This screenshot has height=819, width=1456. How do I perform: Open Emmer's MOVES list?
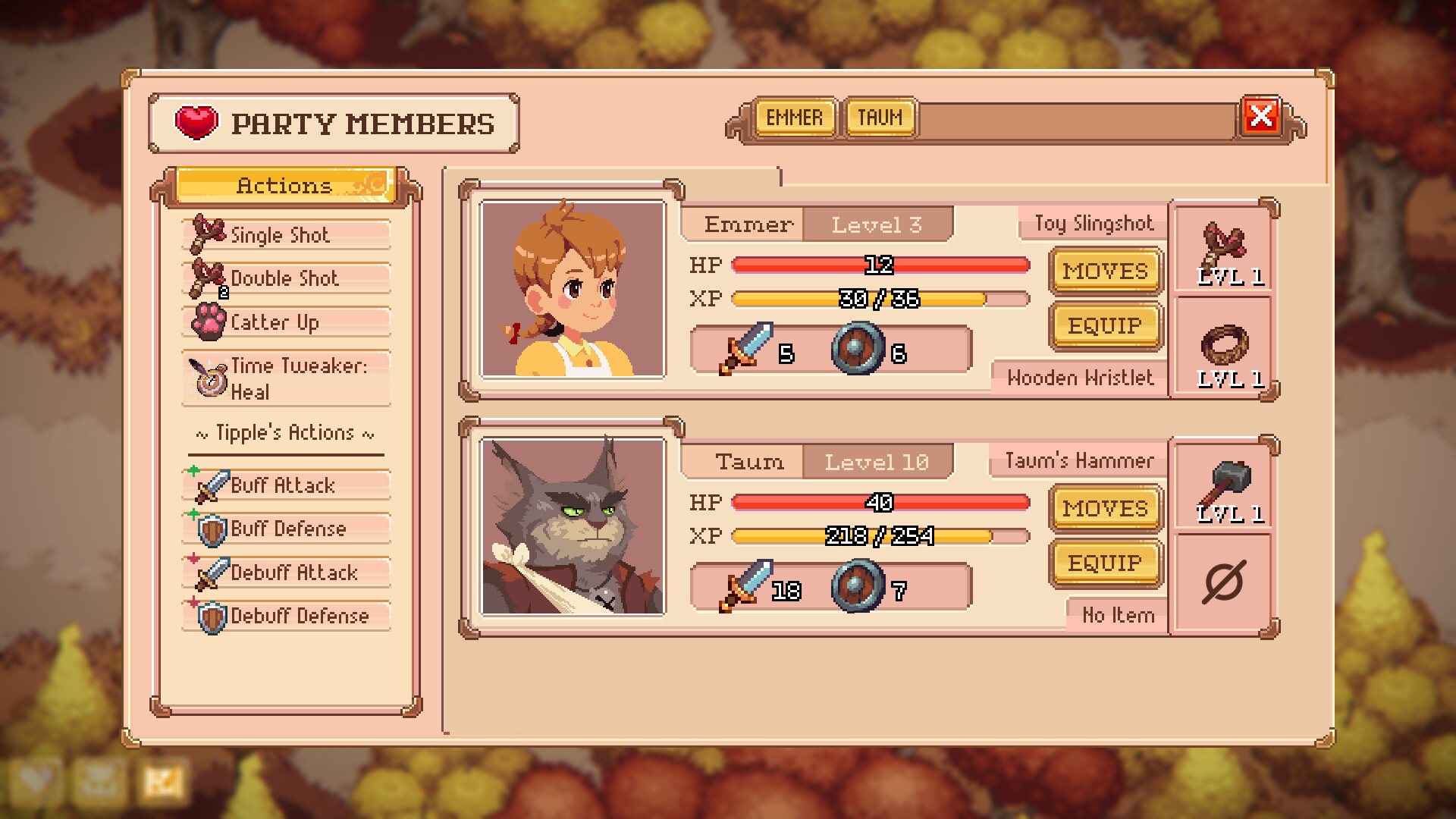(1105, 271)
